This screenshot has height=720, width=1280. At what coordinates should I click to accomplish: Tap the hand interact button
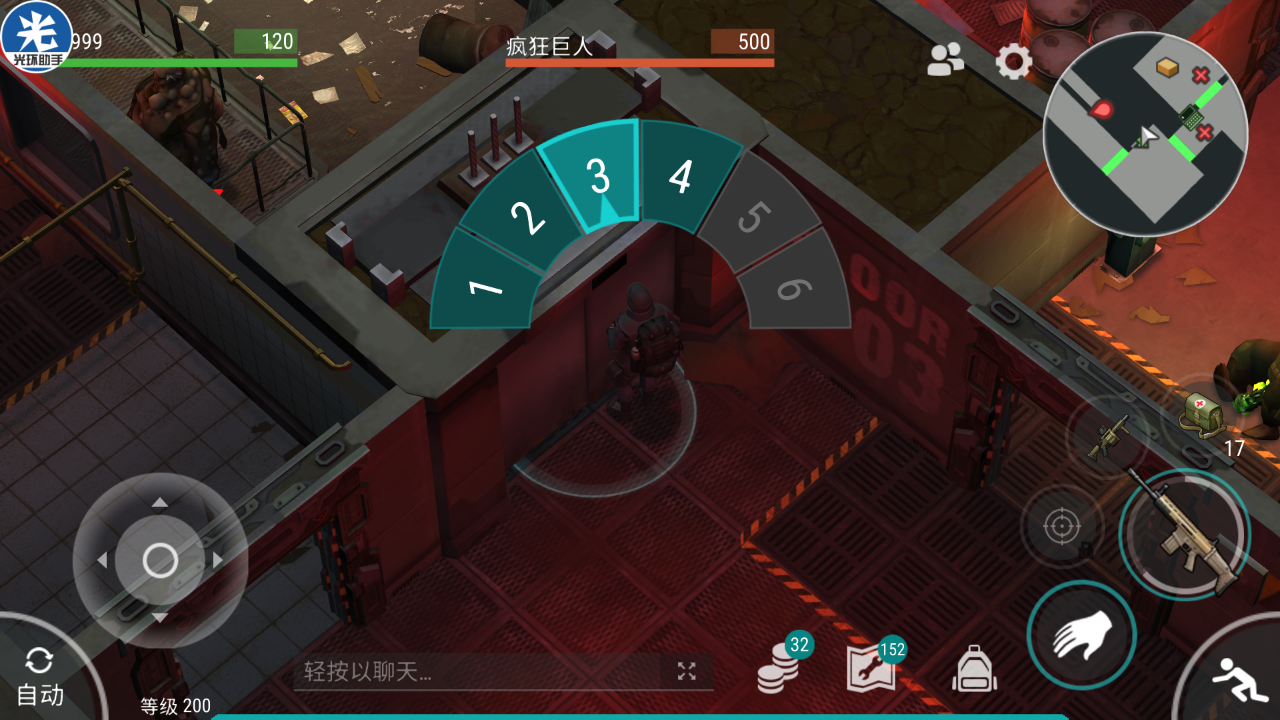[x=1081, y=635]
